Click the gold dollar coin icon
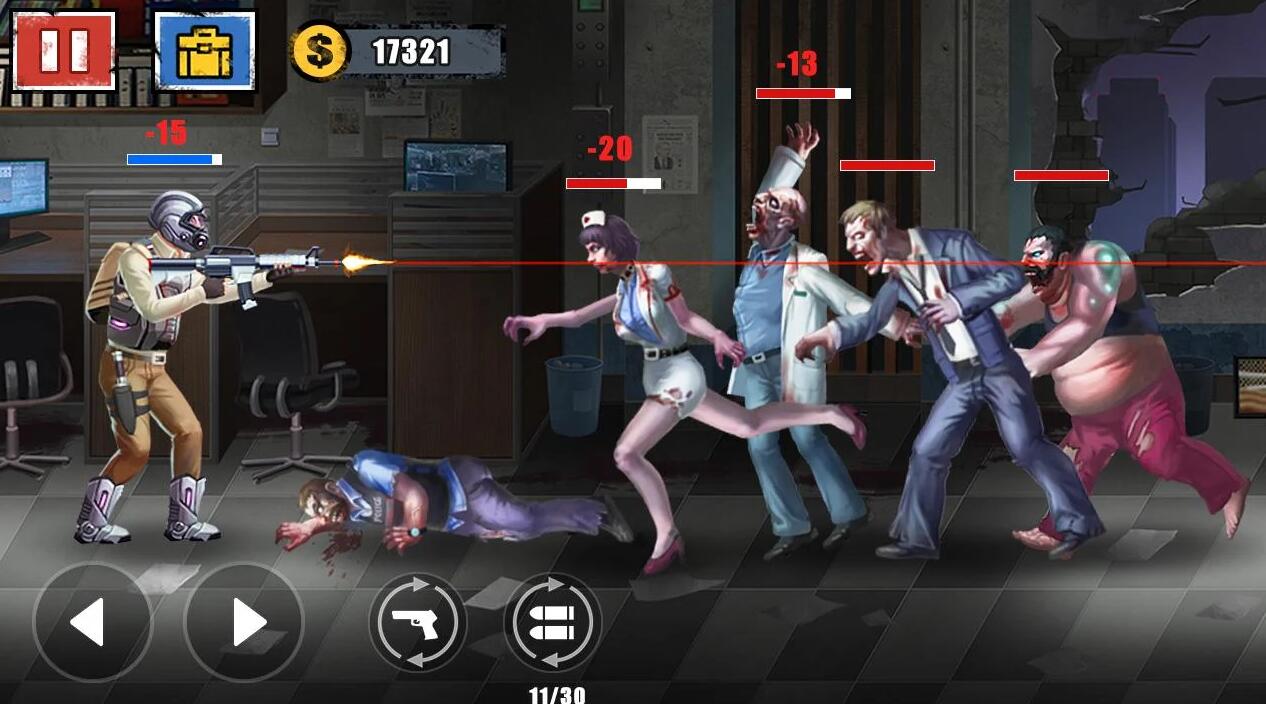Image resolution: width=1266 pixels, height=704 pixels. (320, 52)
